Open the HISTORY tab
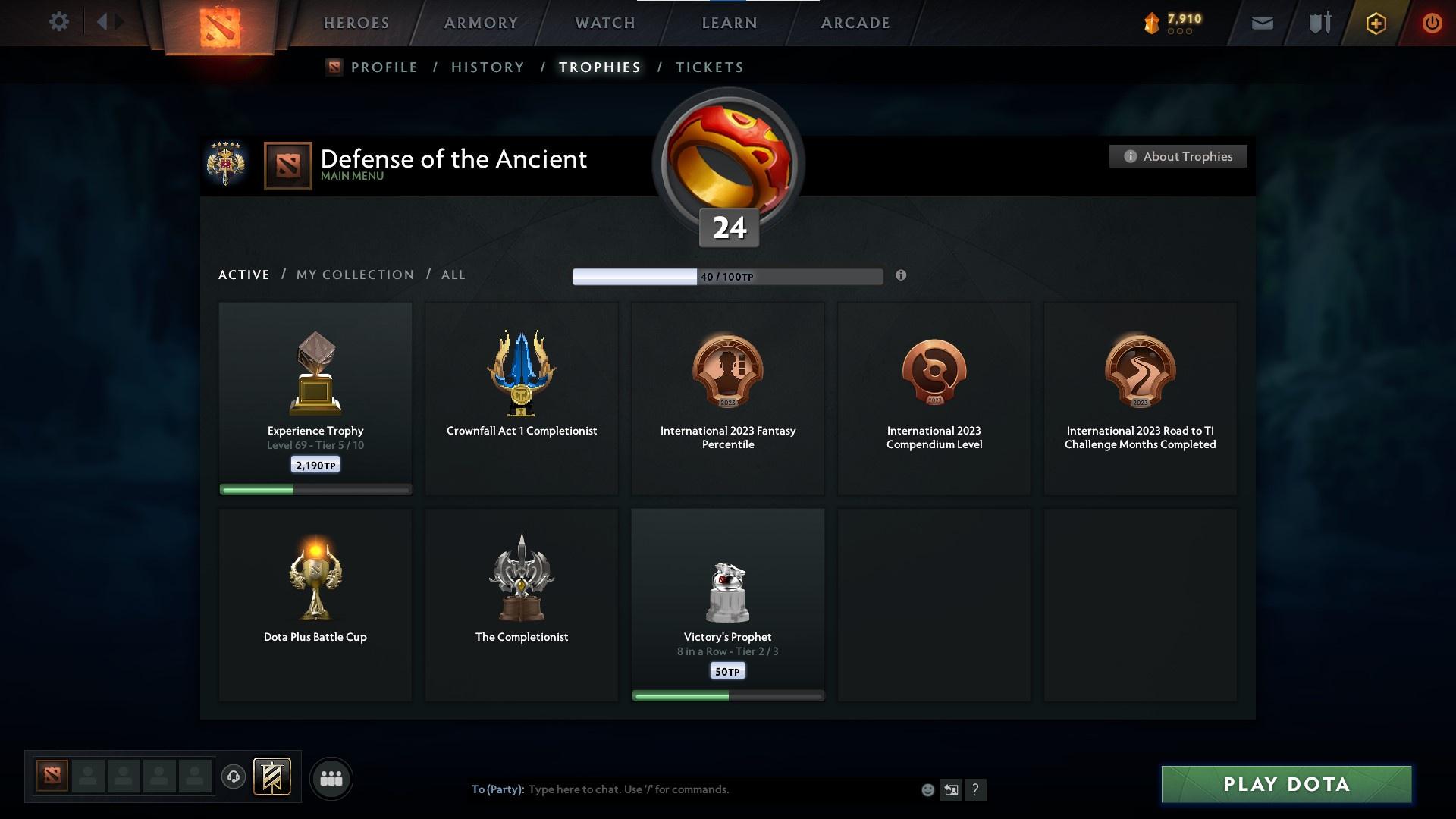This screenshot has width=1456, height=819. 488,67
